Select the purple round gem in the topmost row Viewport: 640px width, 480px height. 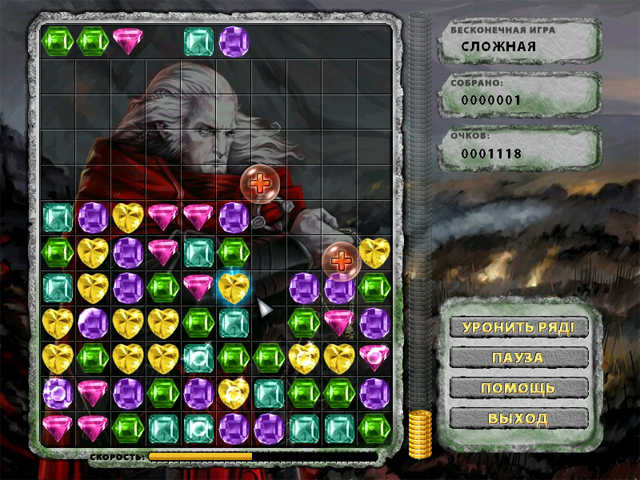233,41
